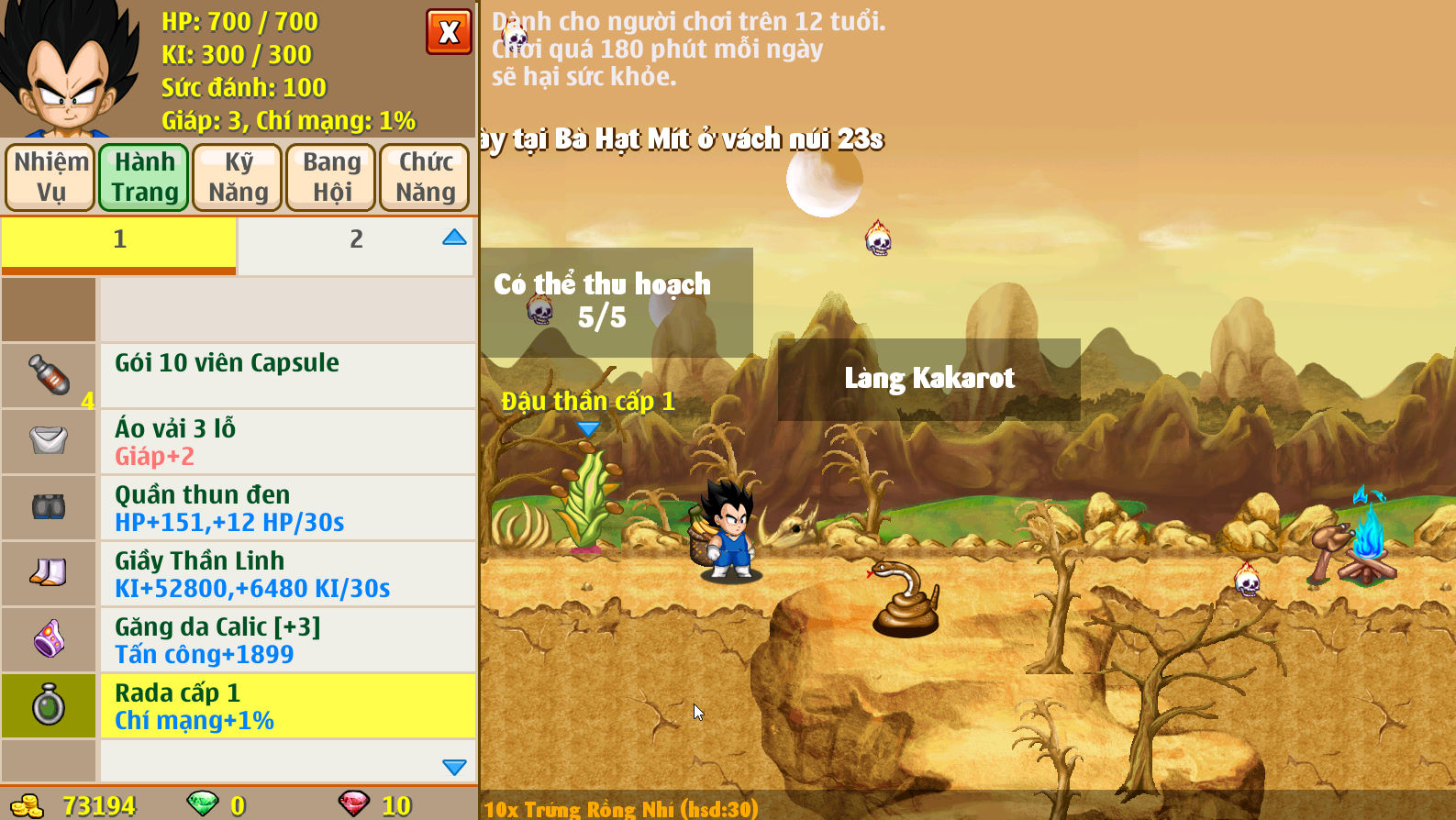Screen dimensions: 1456x820
Task: Select the Gói 10 viên Capsule item icon
Action: coord(49,375)
